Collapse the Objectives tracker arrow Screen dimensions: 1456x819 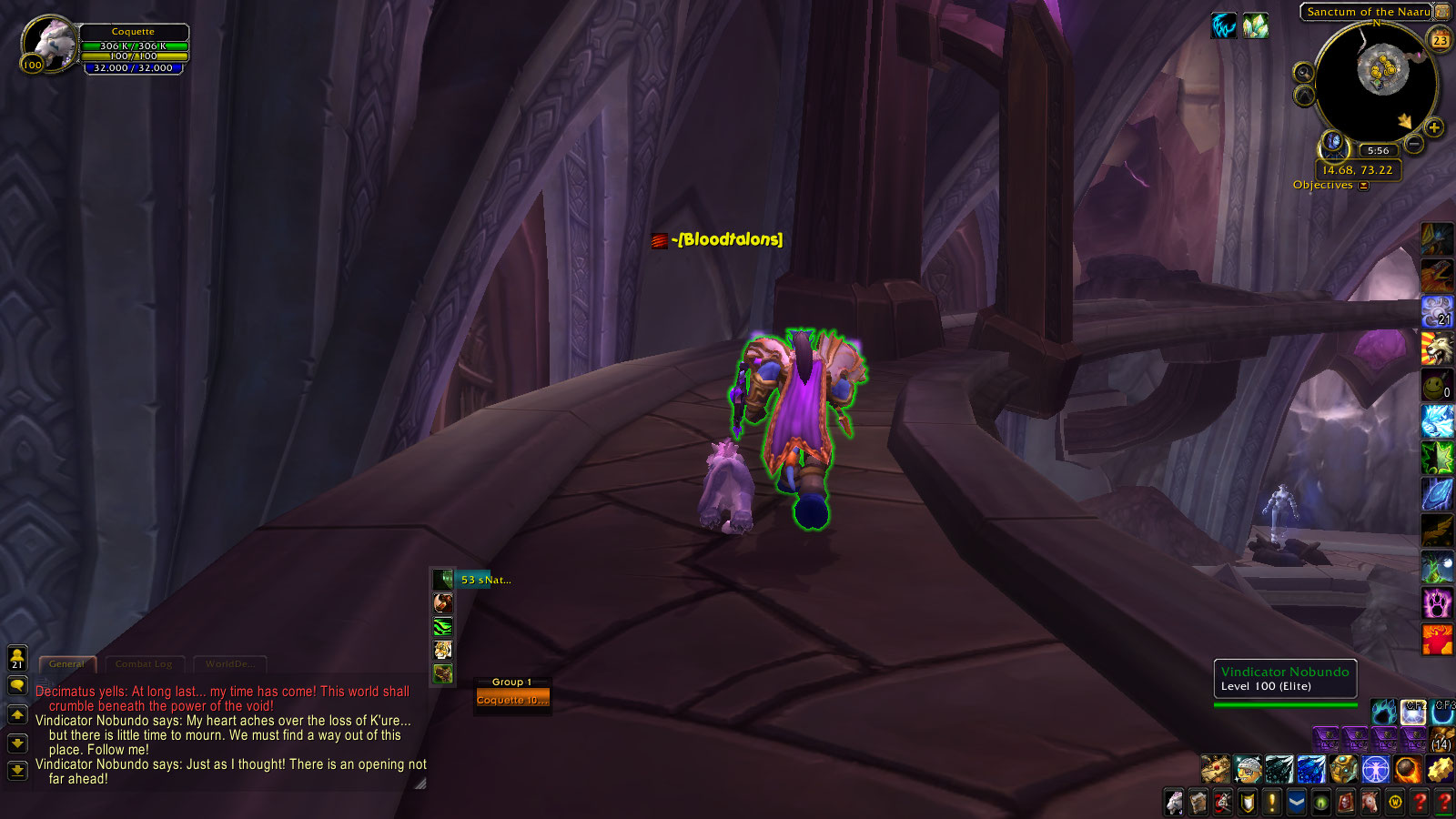click(x=1363, y=186)
